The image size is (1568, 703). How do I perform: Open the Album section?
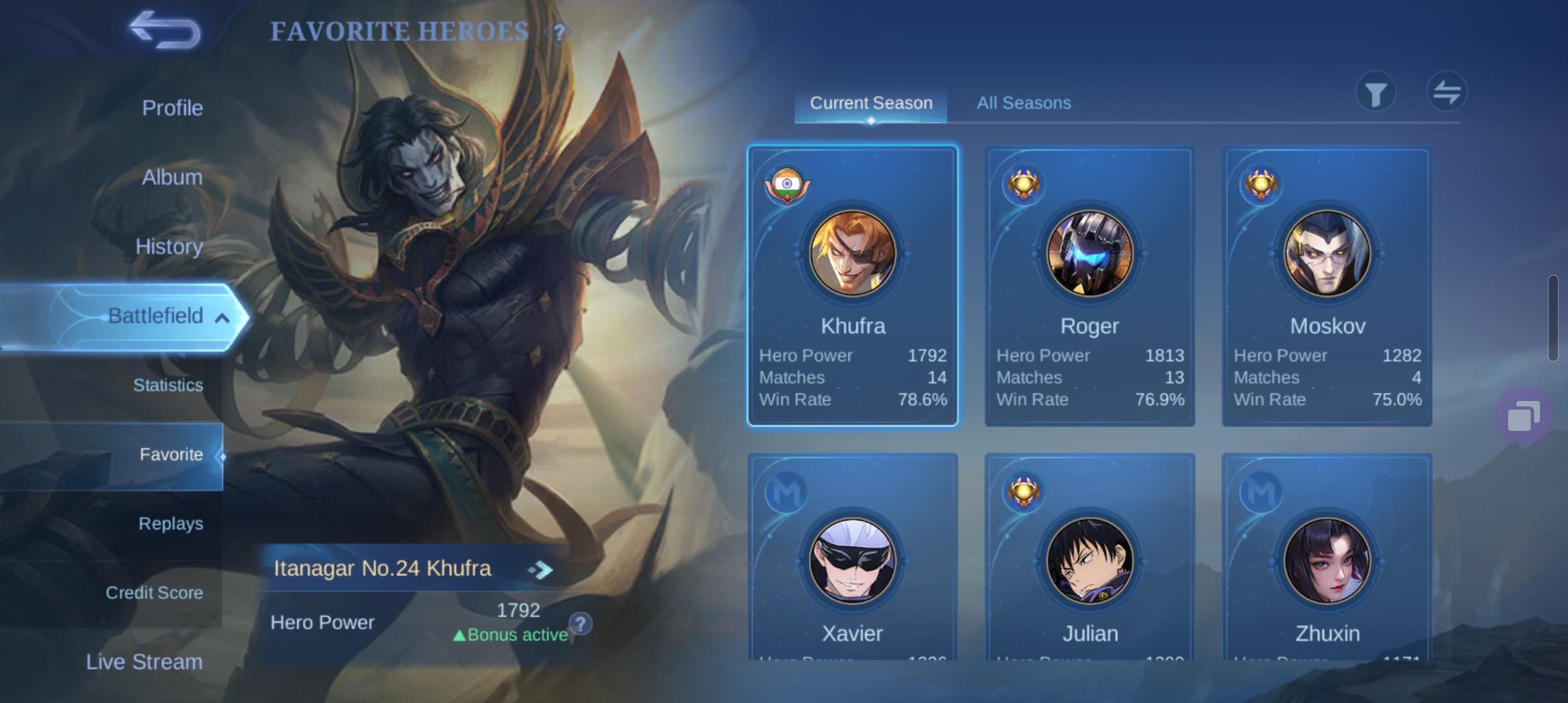pyautogui.click(x=172, y=177)
